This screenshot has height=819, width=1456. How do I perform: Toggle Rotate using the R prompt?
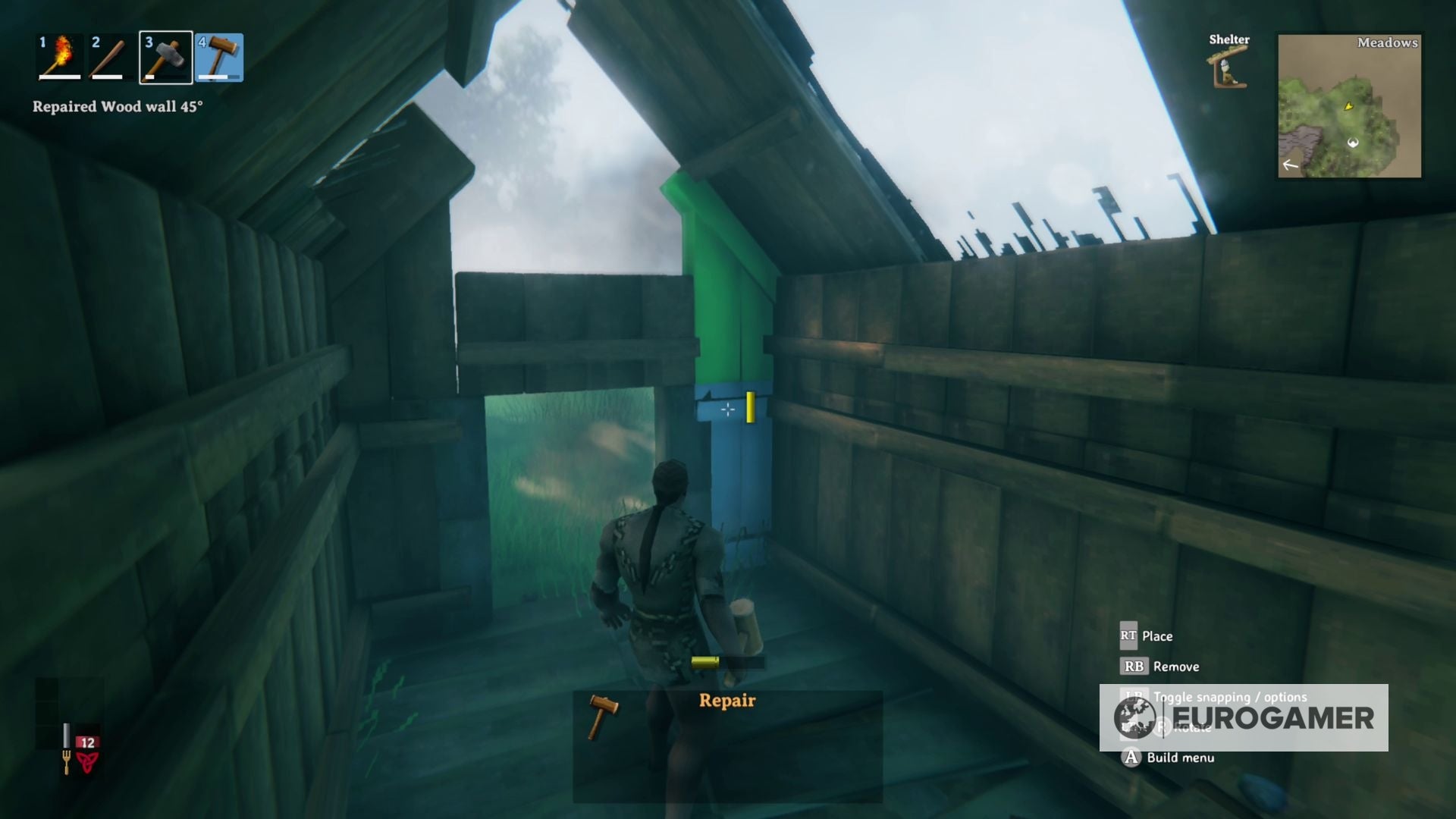click(x=1163, y=729)
